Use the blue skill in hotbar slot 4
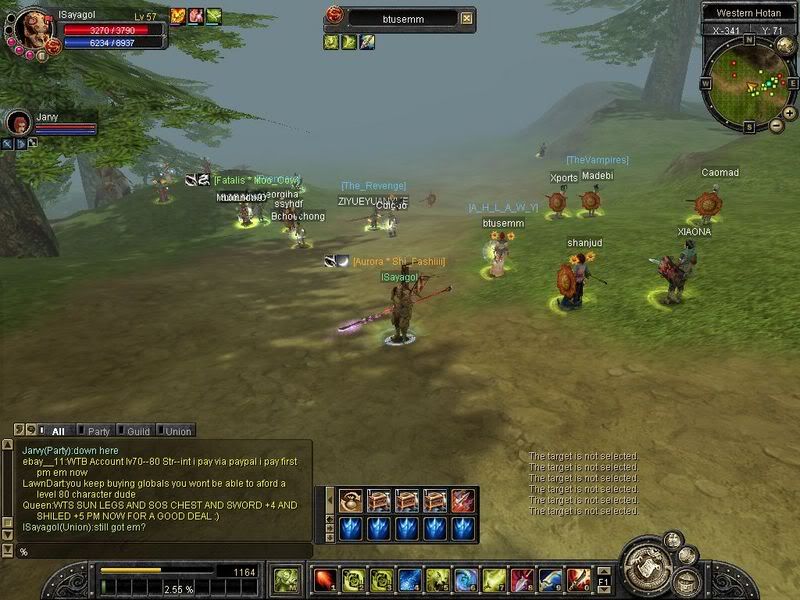Image resolution: width=800 pixels, height=600 pixels. click(x=409, y=580)
